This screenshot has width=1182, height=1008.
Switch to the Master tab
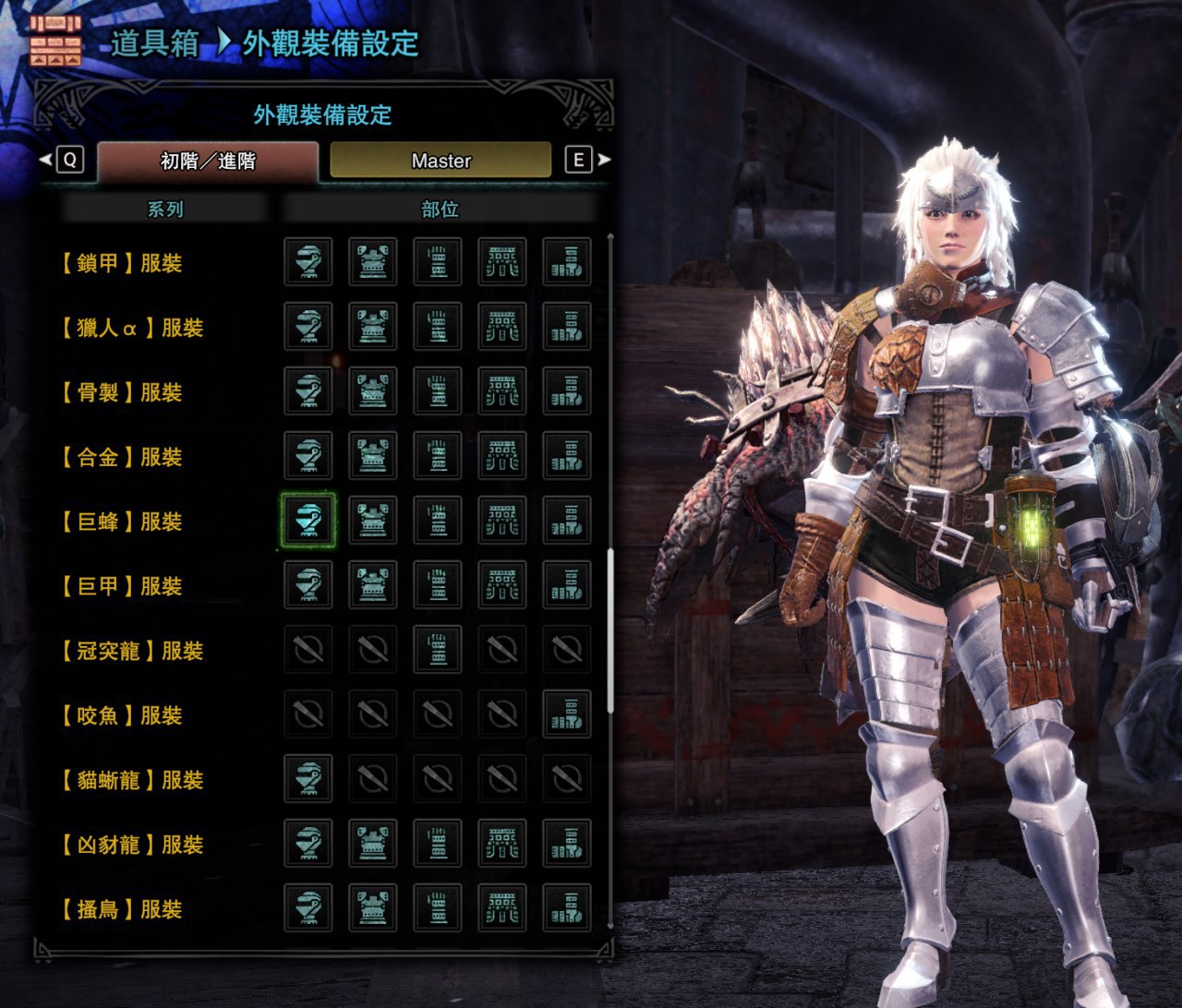[x=440, y=161]
